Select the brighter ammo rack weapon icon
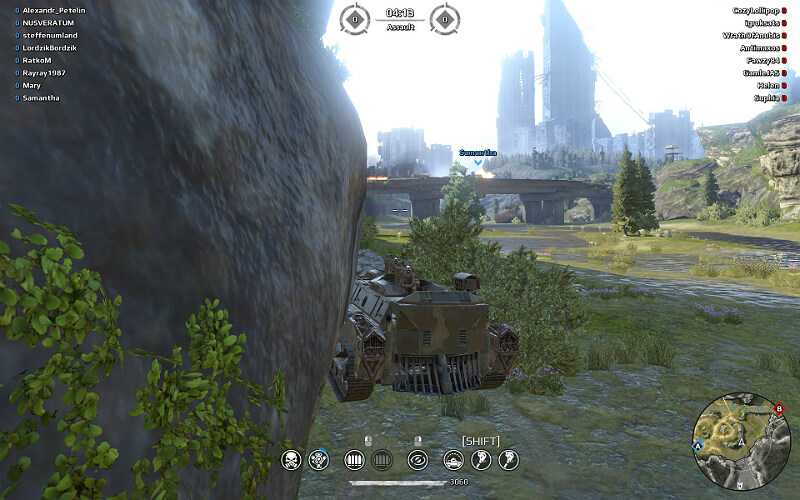 pyautogui.click(x=352, y=460)
